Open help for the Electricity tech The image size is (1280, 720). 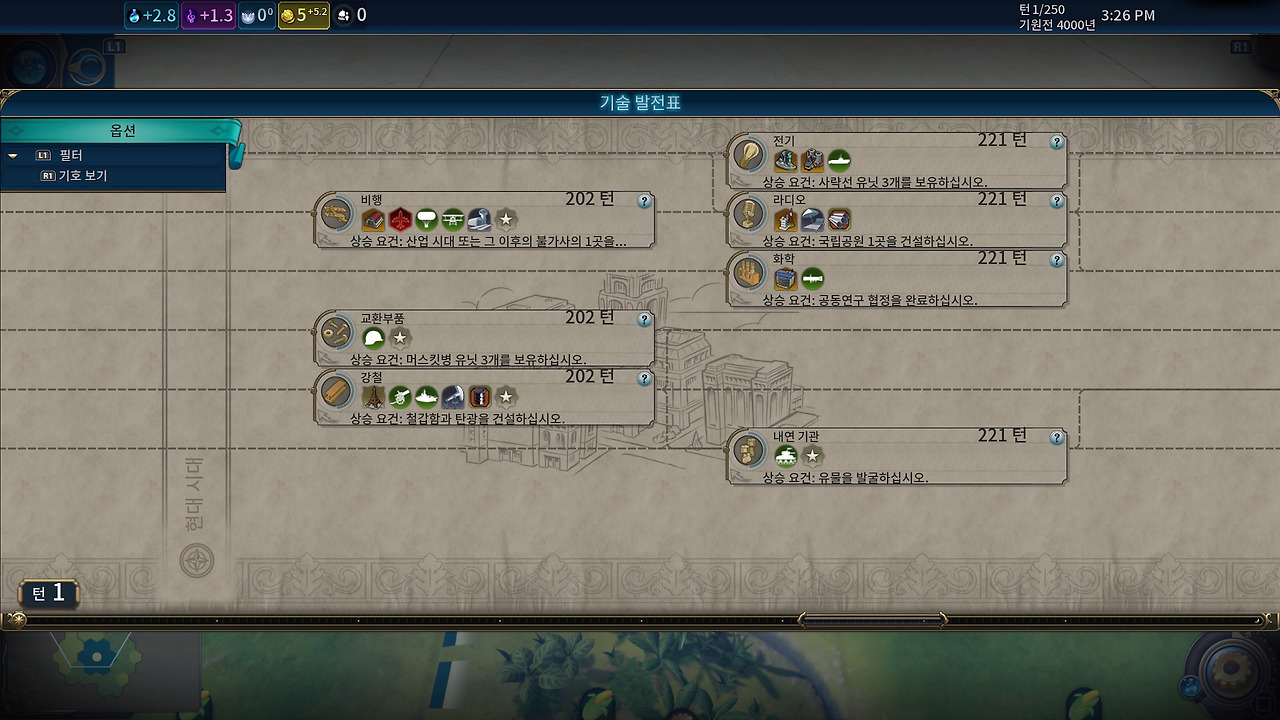(x=1056, y=143)
